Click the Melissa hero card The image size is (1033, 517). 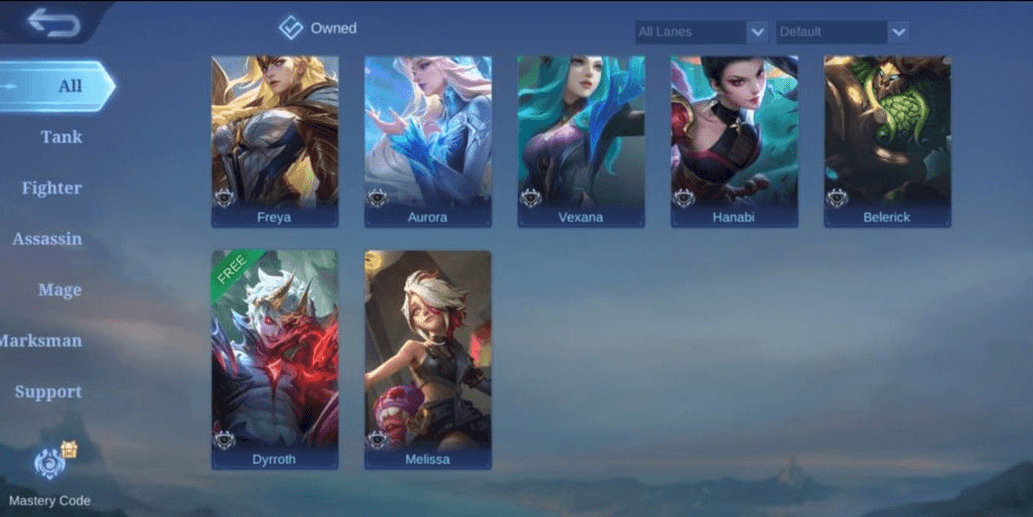tap(428, 358)
